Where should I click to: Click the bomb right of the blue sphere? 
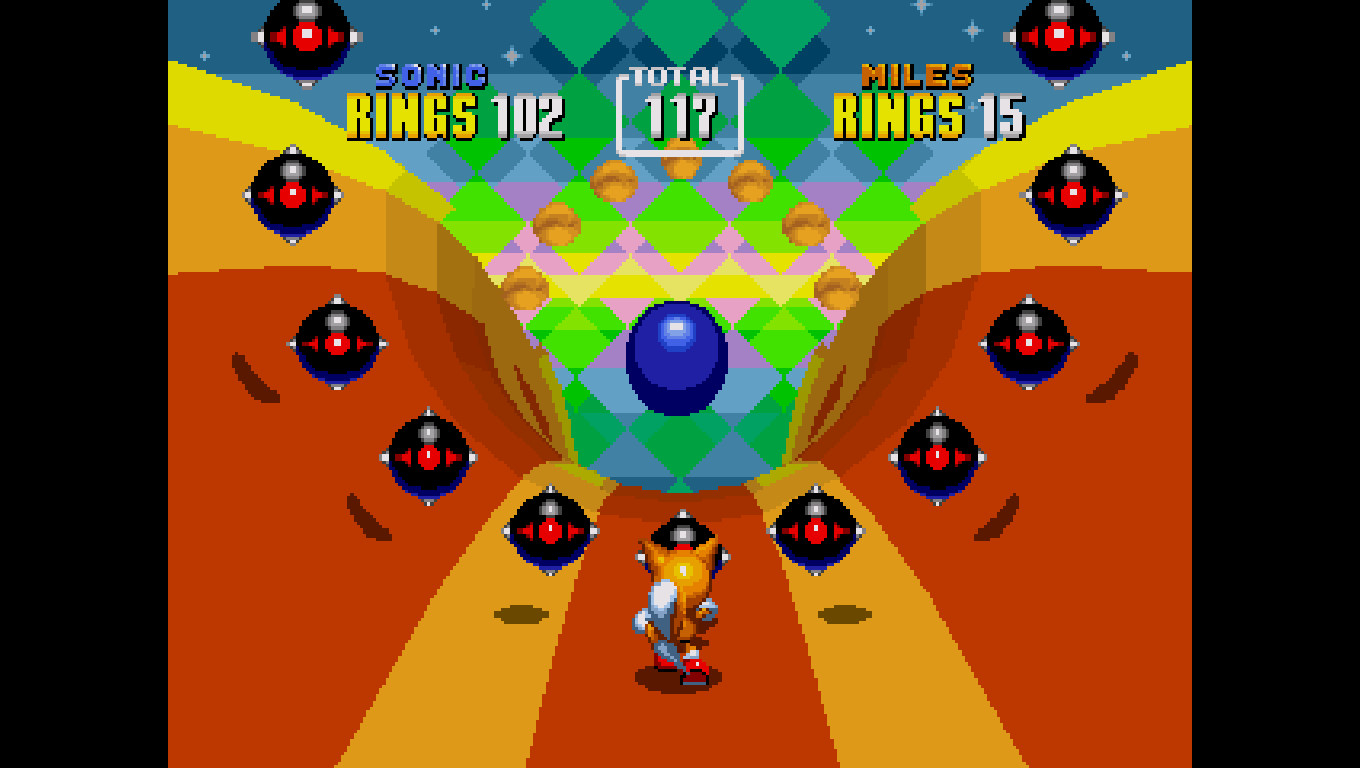(x=1027, y=345)
